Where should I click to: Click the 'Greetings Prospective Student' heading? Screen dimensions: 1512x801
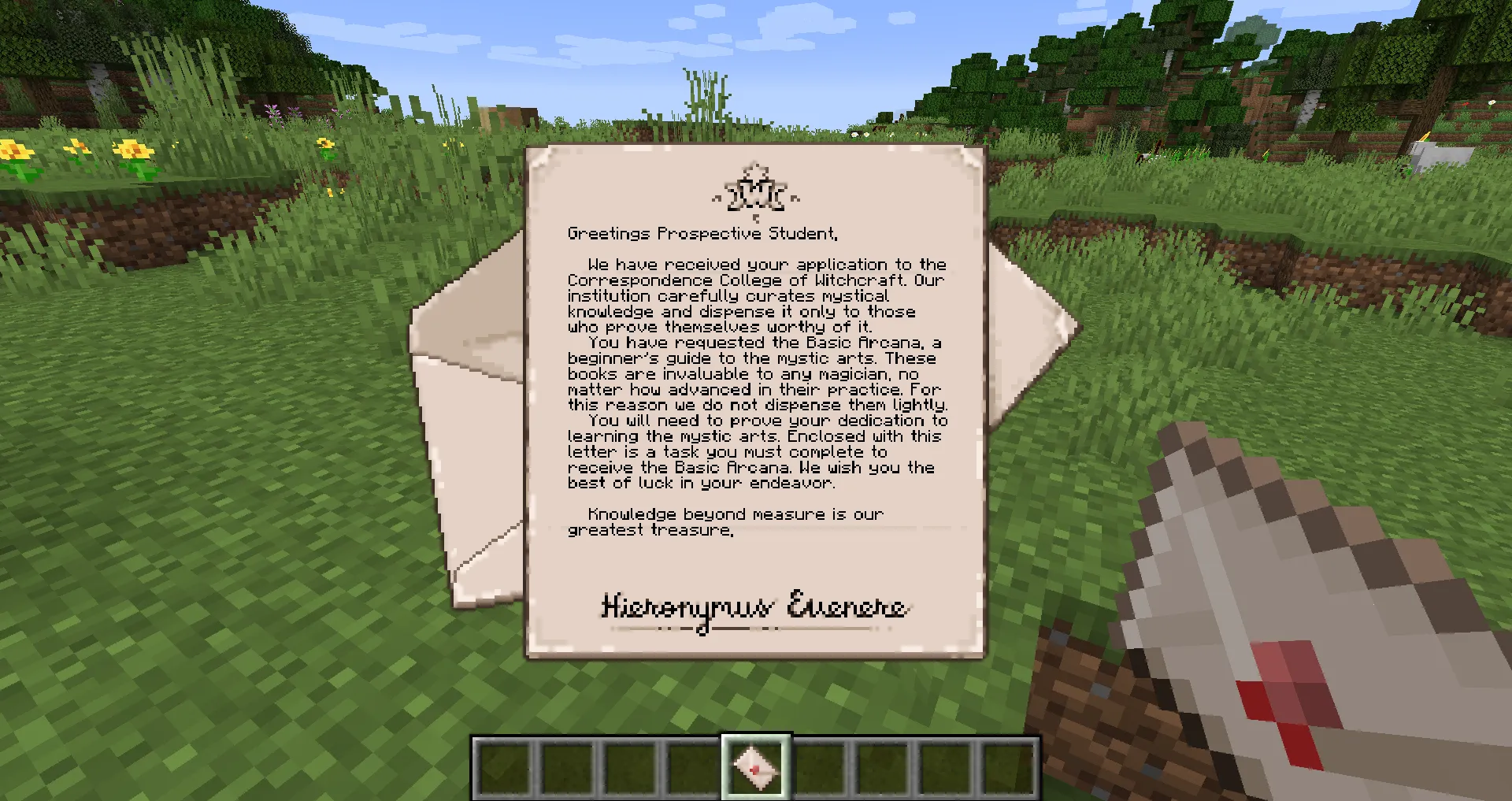pos(703,233)
